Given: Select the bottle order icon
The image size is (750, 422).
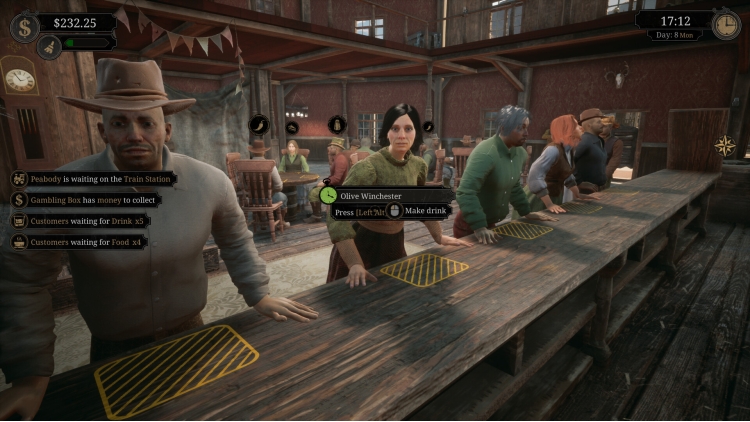Looking at the screenshot, I should coord(337,125).
